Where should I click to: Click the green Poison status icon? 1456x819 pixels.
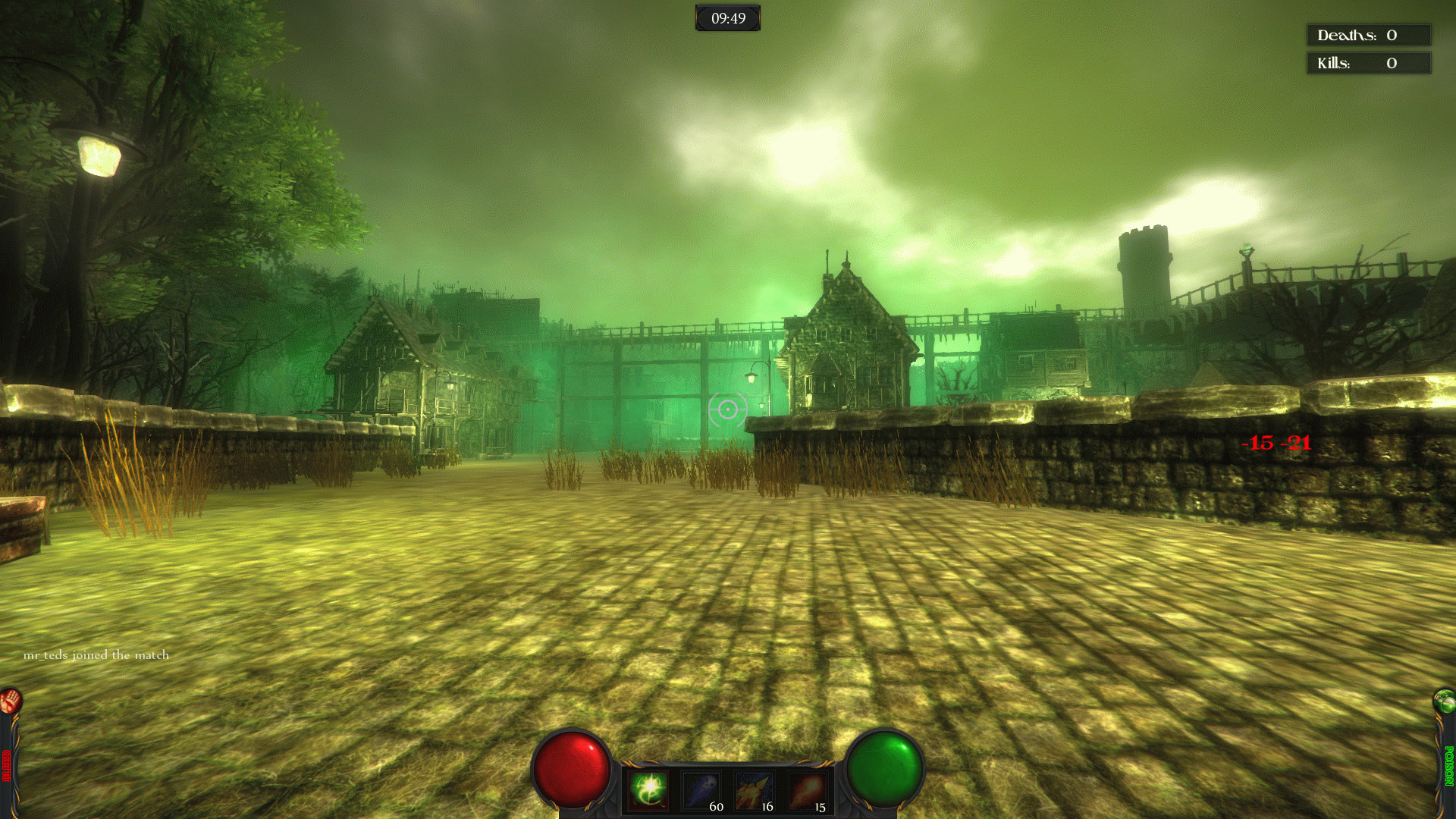[x=1445, y=701]
